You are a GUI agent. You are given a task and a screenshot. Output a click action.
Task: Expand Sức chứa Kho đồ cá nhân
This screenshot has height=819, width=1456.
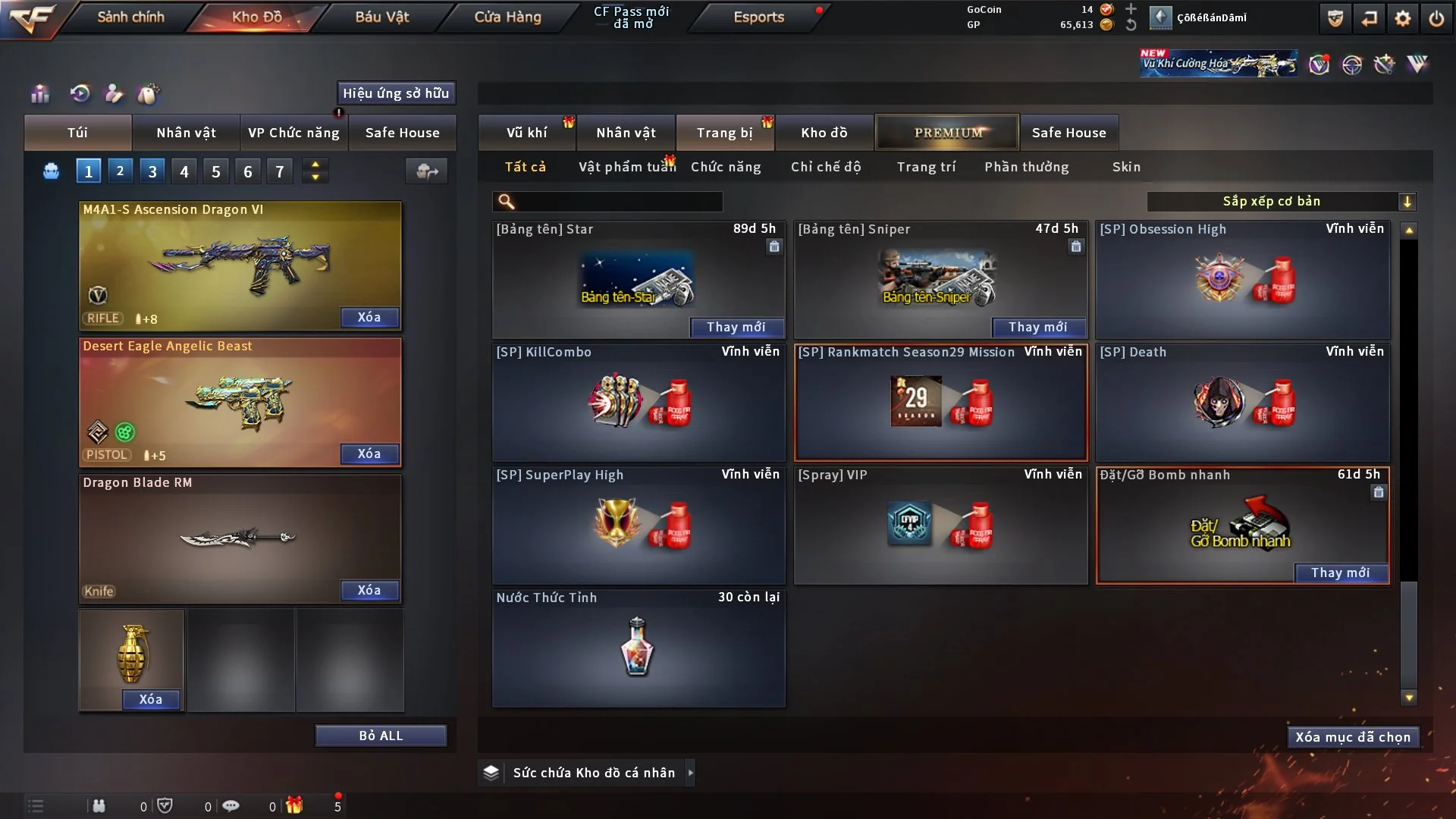click(x=690, y=773)
